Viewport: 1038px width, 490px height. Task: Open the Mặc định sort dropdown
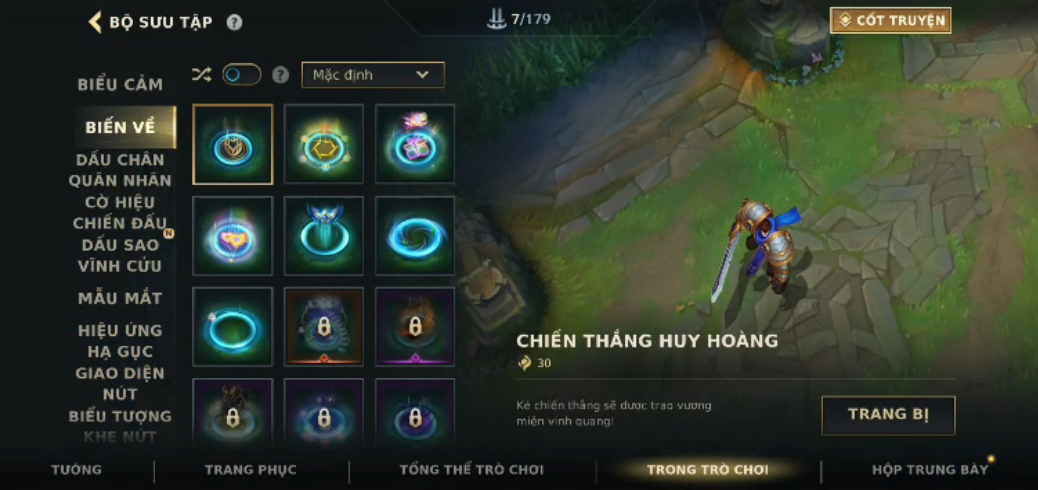(373, 75)
